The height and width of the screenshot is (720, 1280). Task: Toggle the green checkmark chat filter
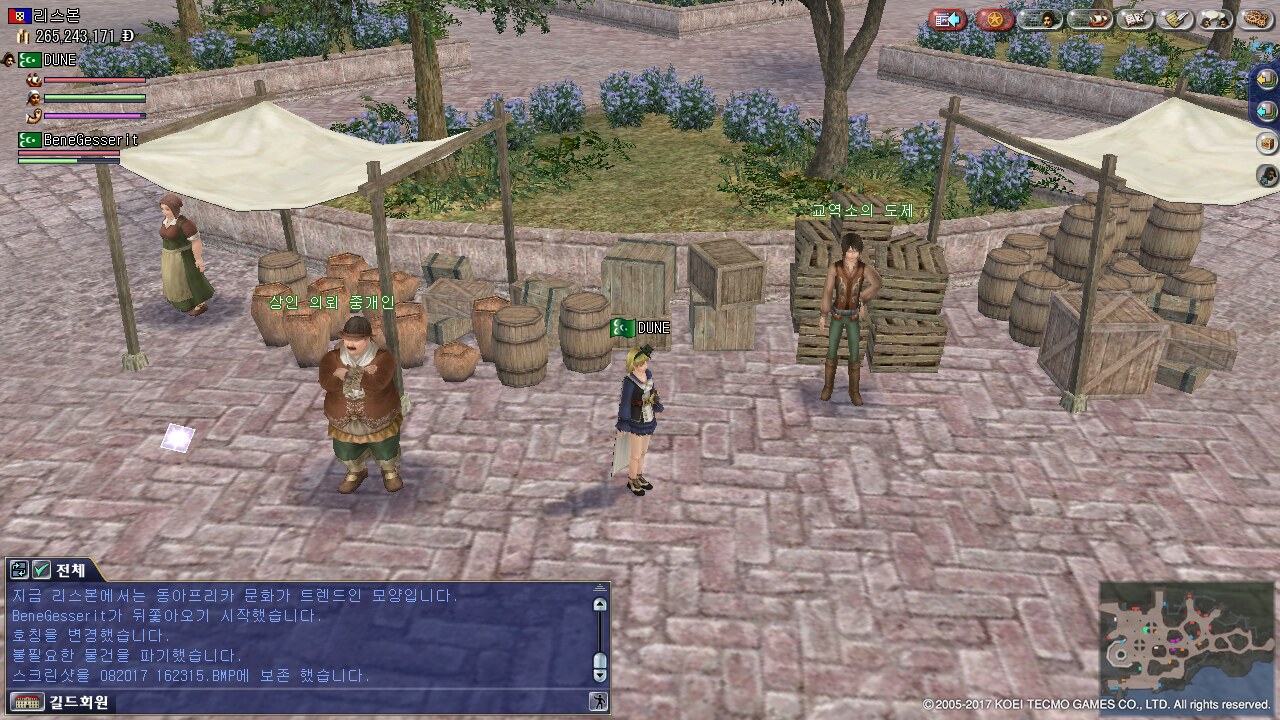[x=41, y=570]
